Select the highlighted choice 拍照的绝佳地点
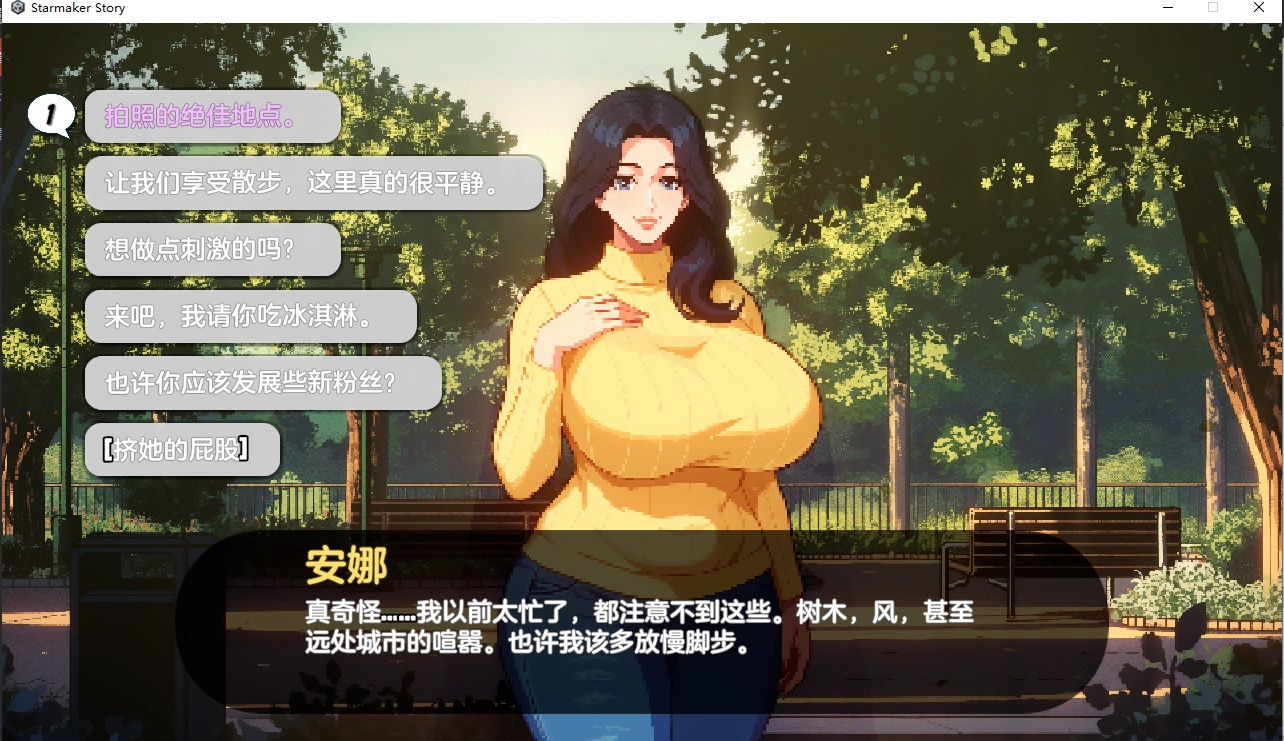 point(211,116)
